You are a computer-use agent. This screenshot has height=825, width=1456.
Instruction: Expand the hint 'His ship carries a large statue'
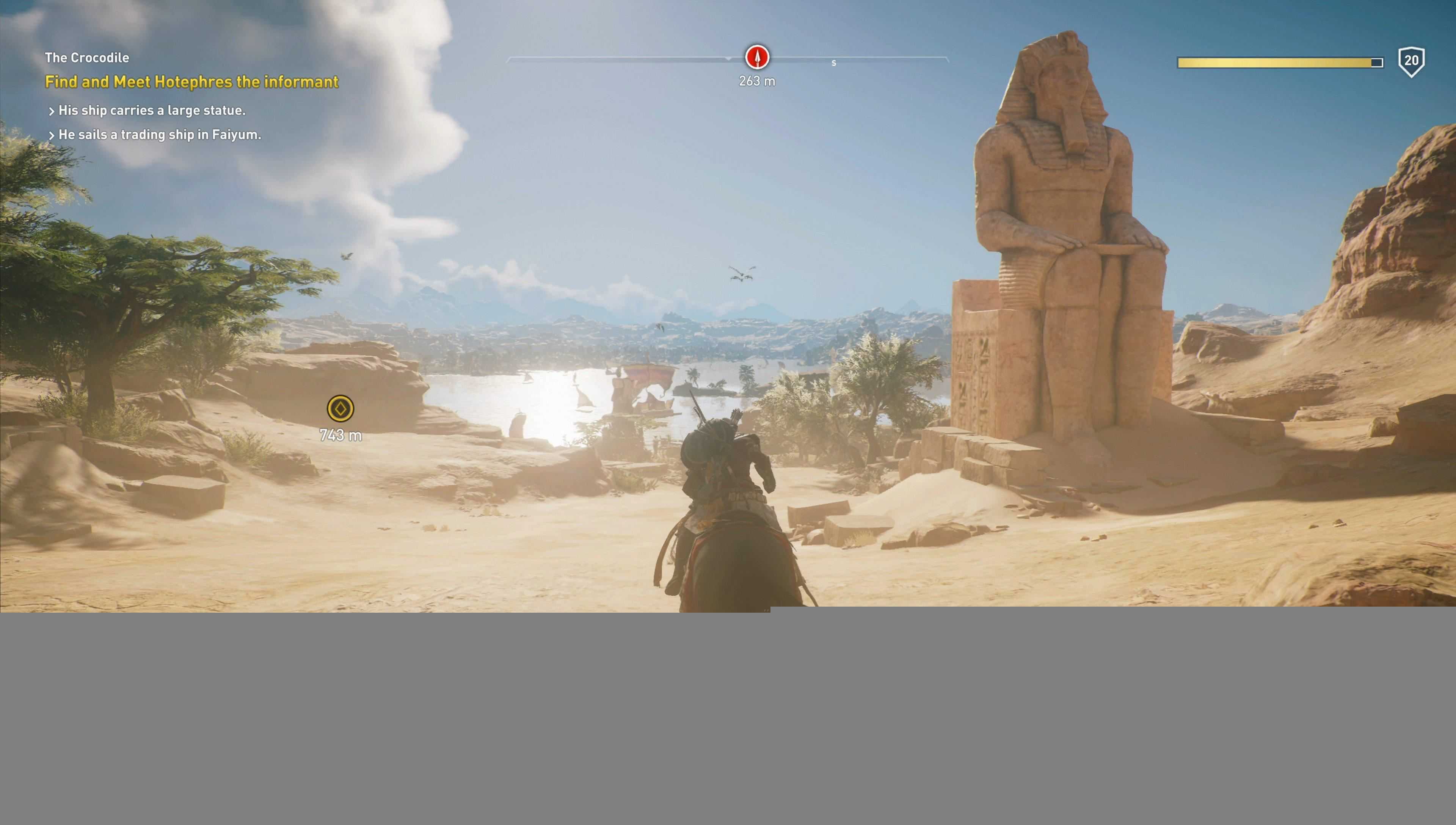[148, 111]
